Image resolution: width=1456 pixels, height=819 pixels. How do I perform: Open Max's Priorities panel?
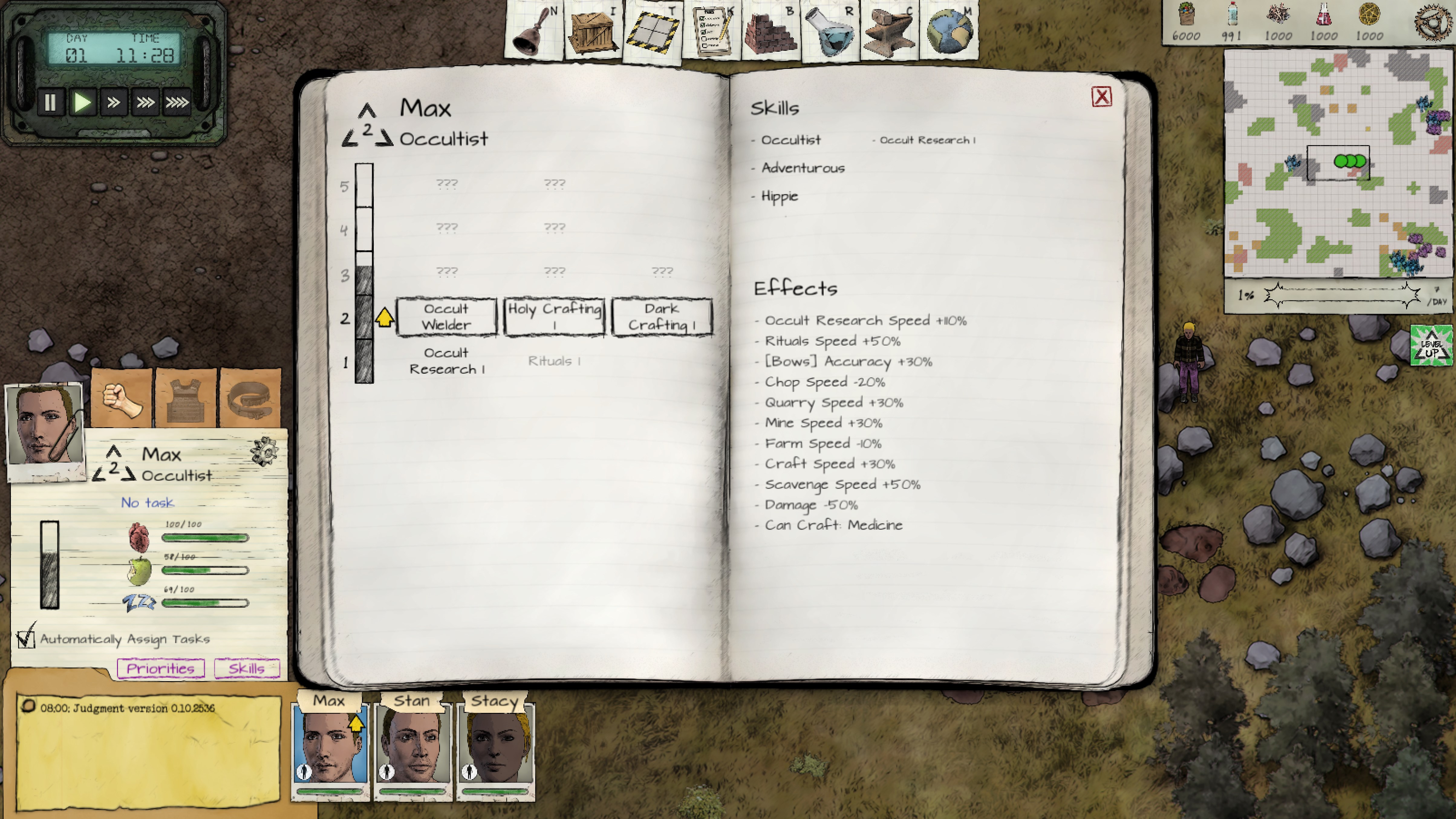(161, 669)
